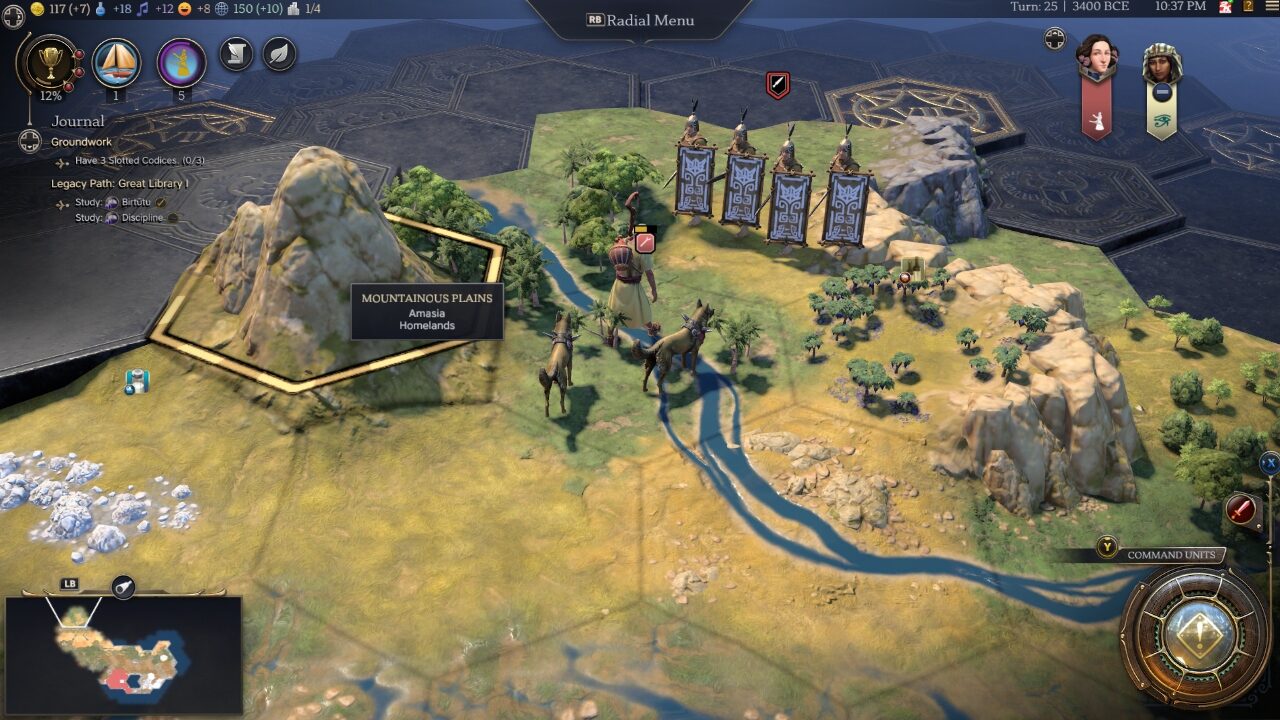Open the Civilopedia question mark book
The image size is (1280, 720).
[1248, 8]
